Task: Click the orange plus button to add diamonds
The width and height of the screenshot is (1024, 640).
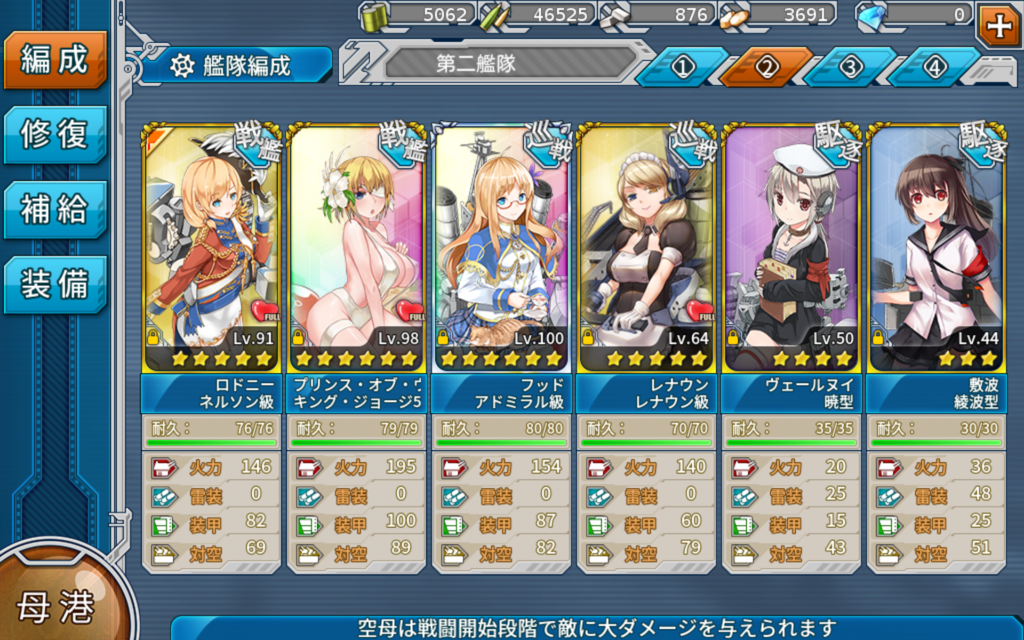Action: point(999,25)
